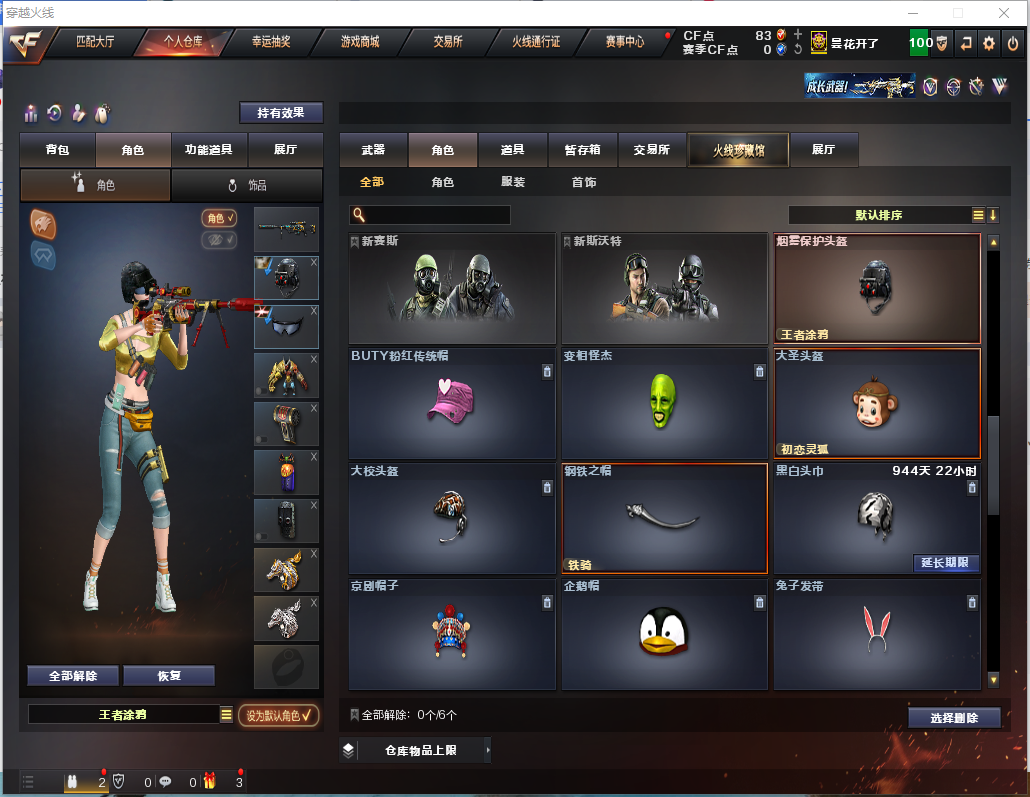The height and width of the screenshot is (797, 1030).
Task: Click 设为默认角色 set default character
Action: [x=279, y=715]
